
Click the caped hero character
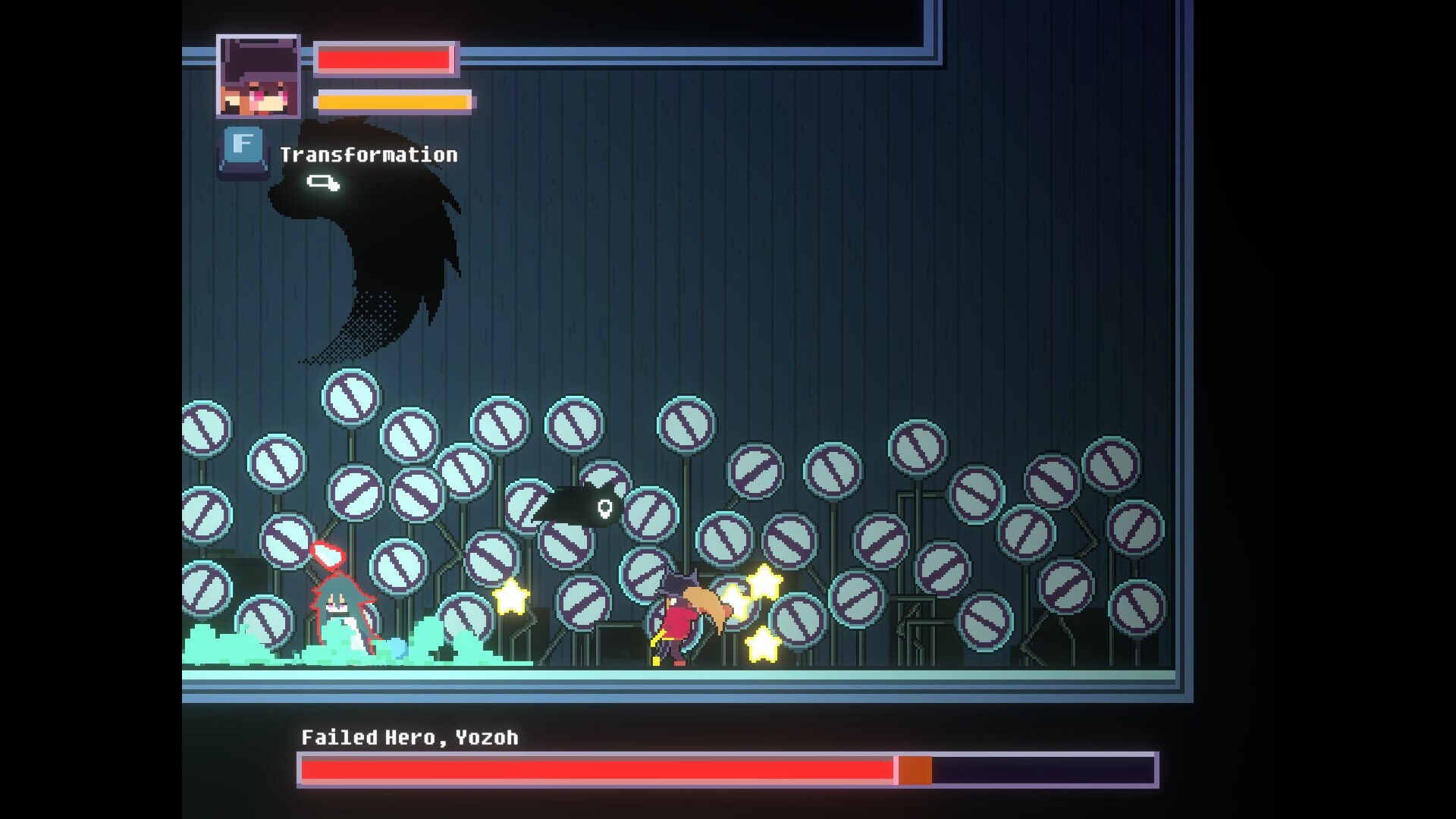679,618
